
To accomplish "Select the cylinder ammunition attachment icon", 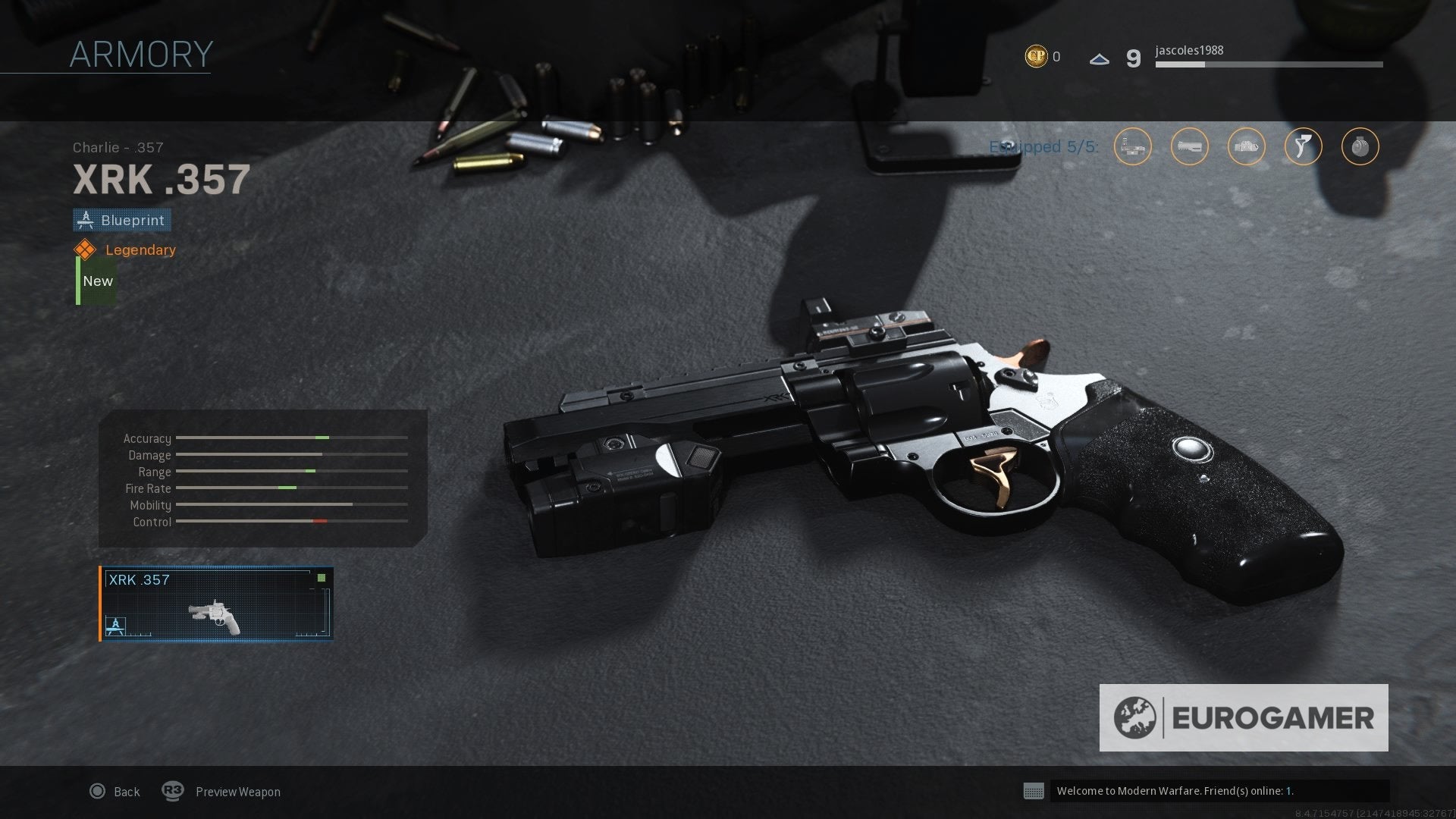I will click(x=1360, y=147).
